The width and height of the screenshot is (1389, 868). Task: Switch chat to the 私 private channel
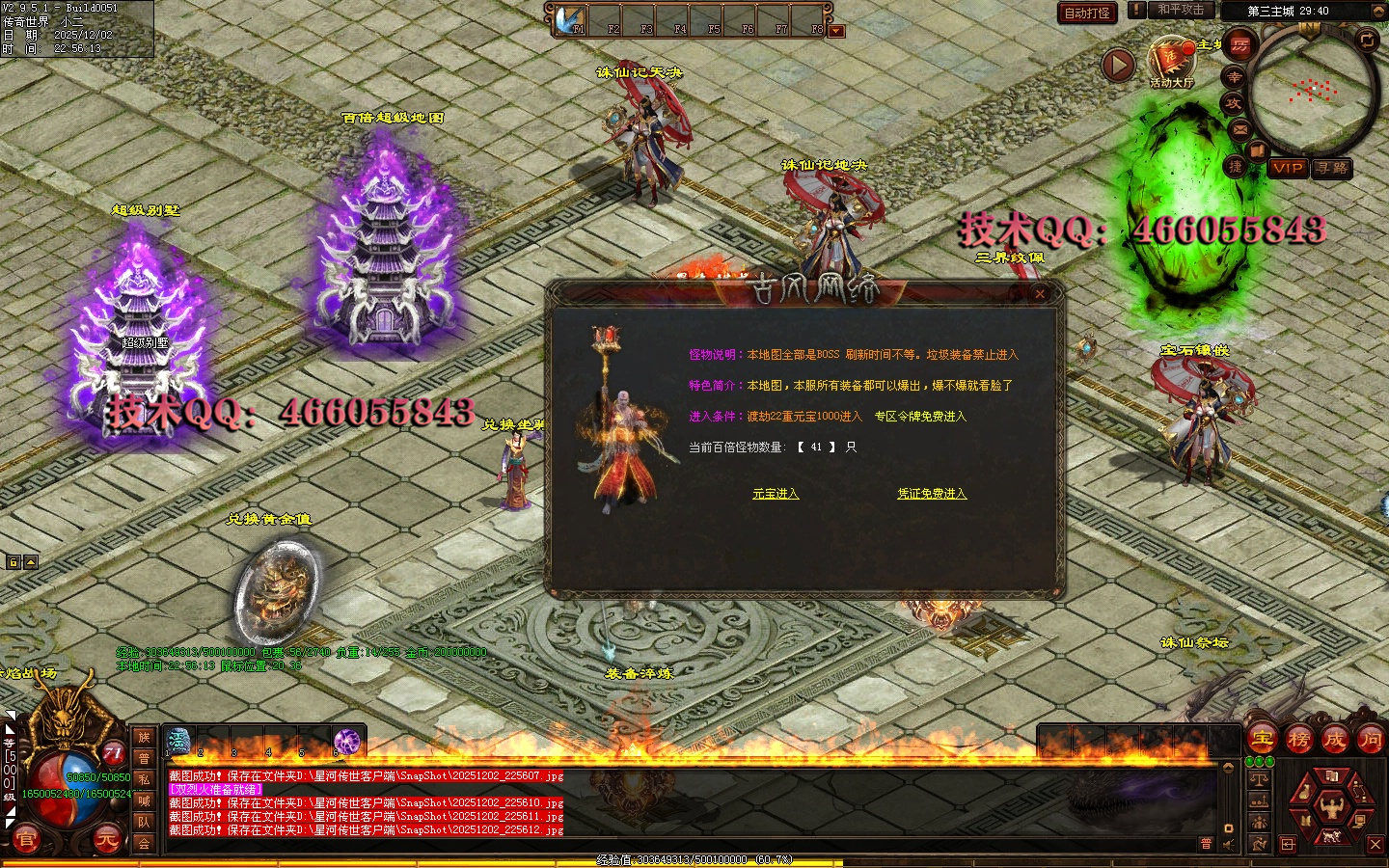pyautogui.click(x=144, y=779)
